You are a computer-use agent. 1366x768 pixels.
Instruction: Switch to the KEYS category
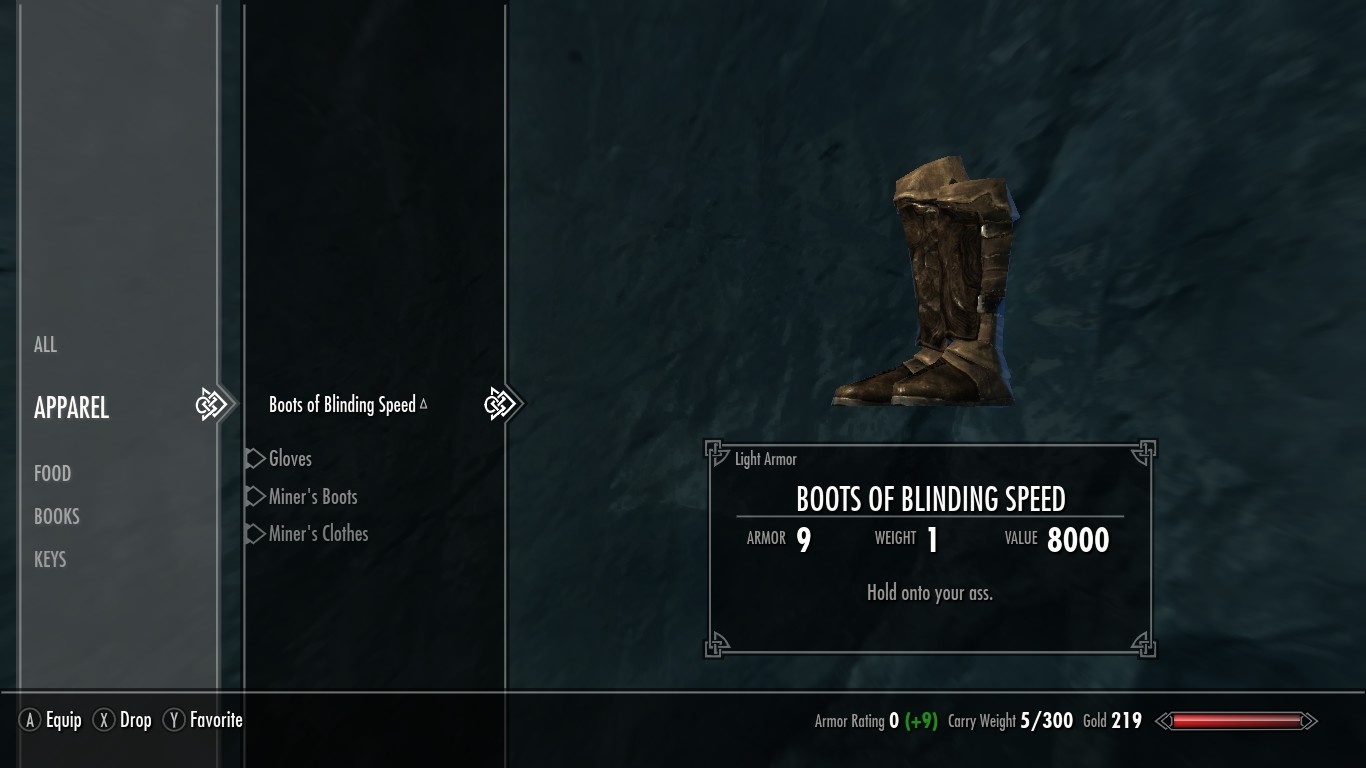(50, 560)
